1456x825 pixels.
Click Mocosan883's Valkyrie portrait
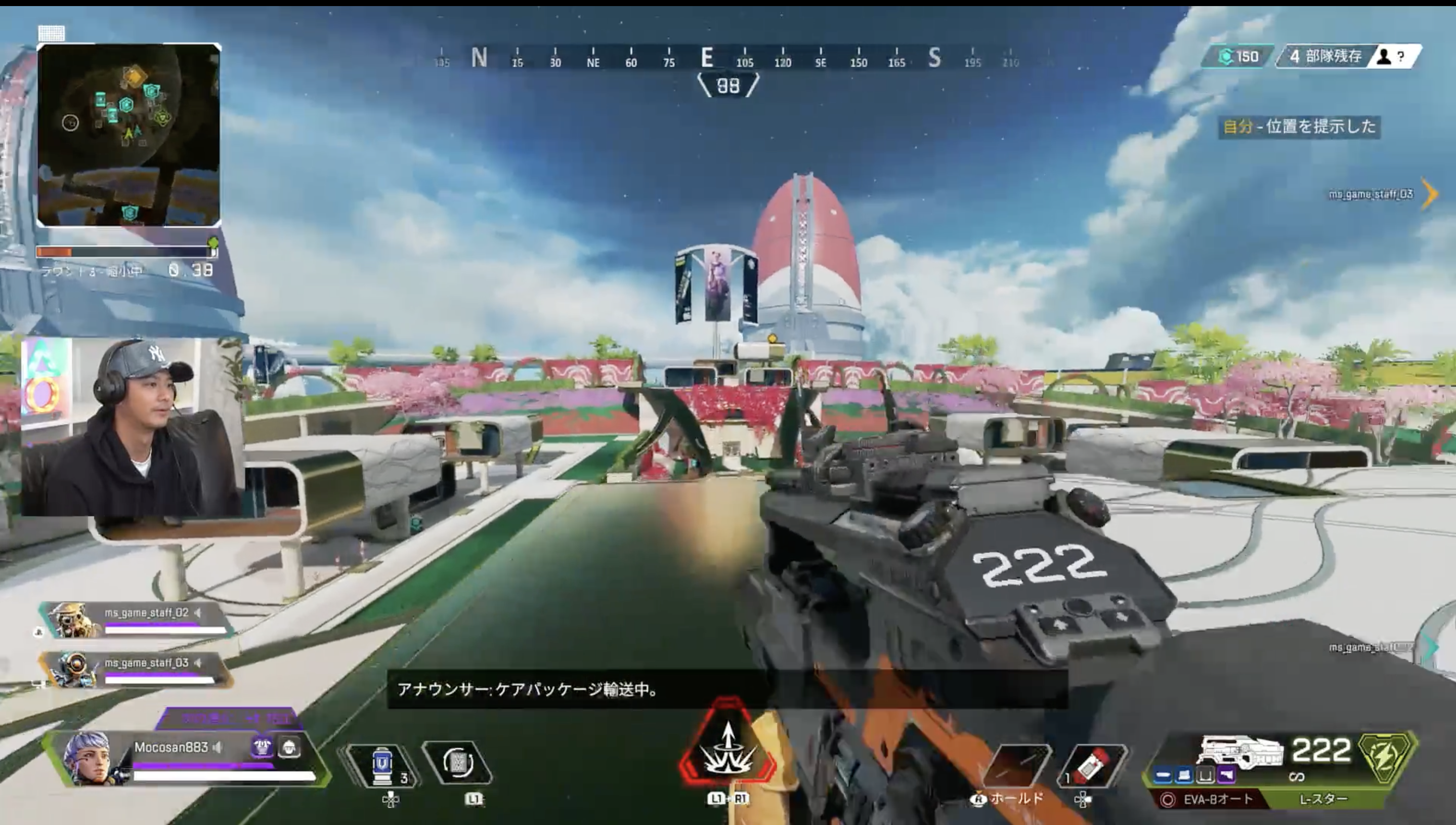pos(88,759)
